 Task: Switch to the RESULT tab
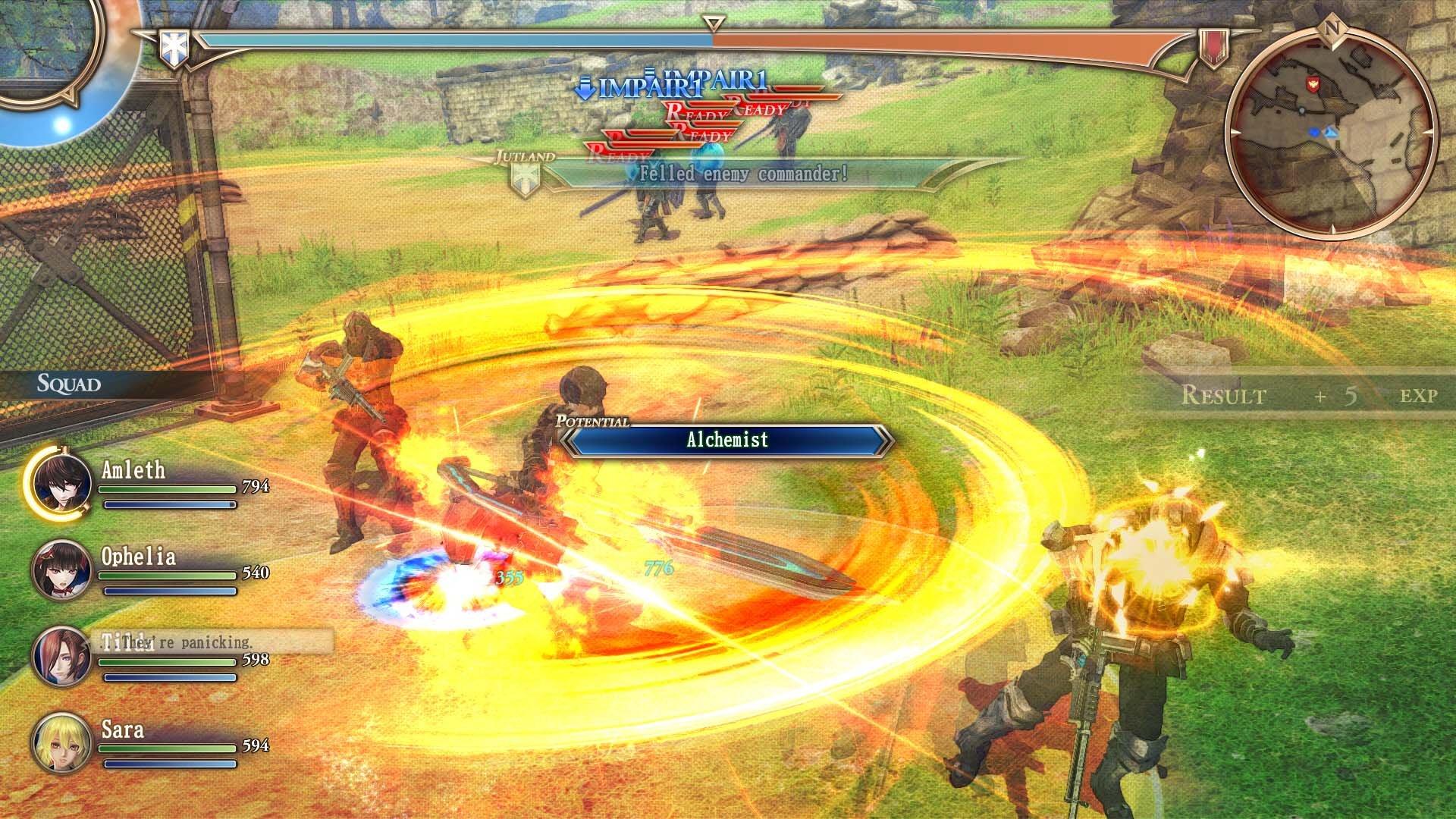click(1226, 394)
